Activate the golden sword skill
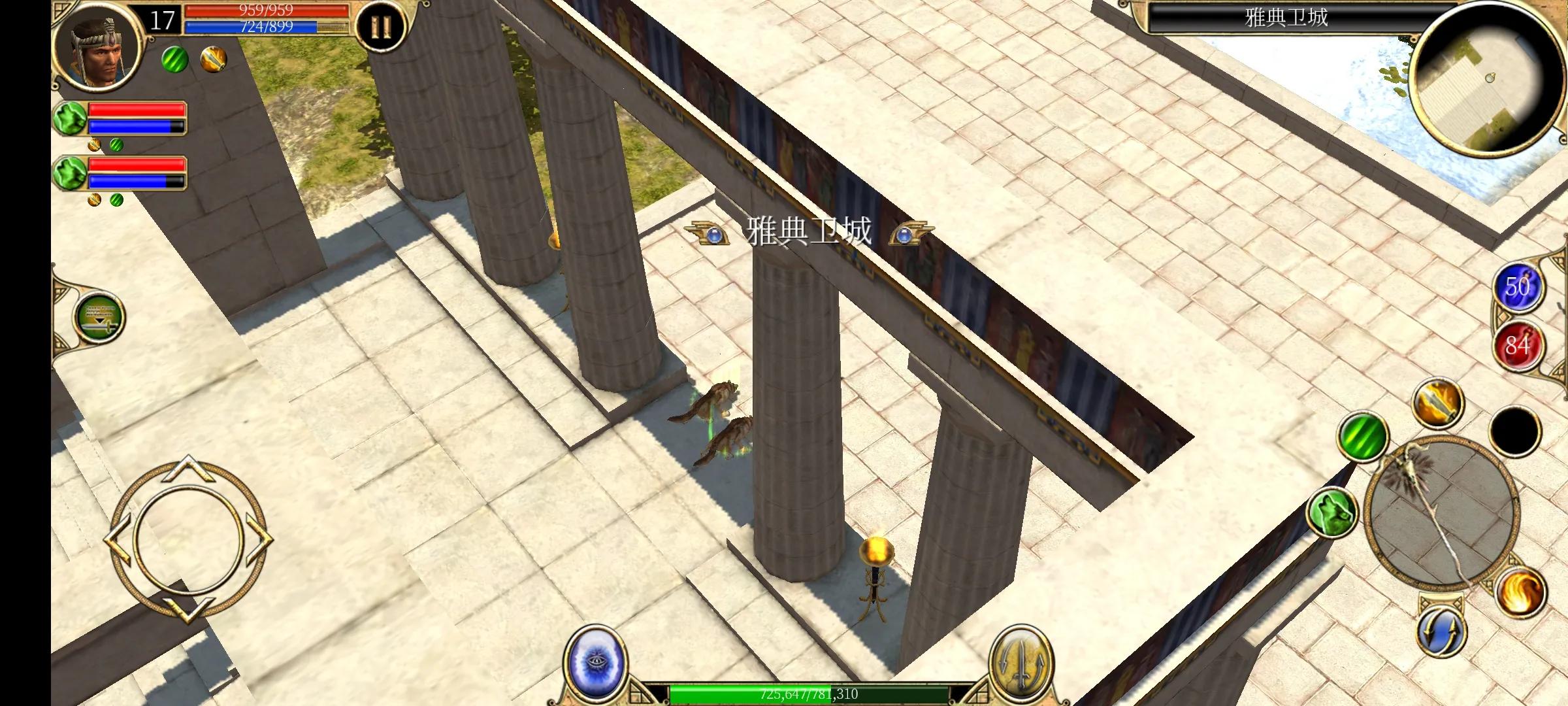 pyautogui.click(x=1437, y=402)
